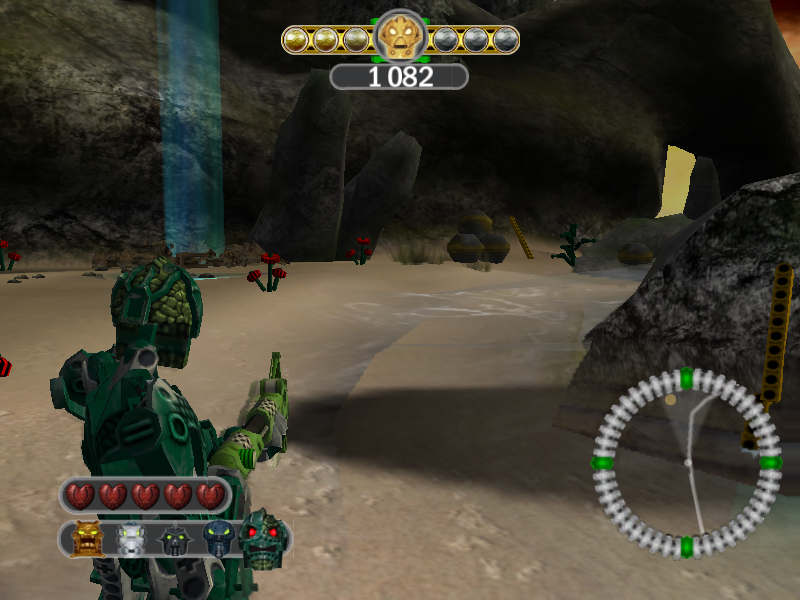Choose the white mask icon
The height and width of the screenshot is (600, 800).
point(132,540)
